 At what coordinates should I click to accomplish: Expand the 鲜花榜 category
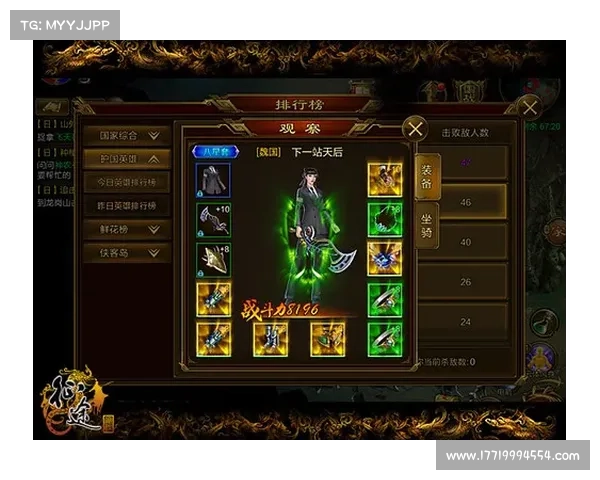[x=126, y=229]
